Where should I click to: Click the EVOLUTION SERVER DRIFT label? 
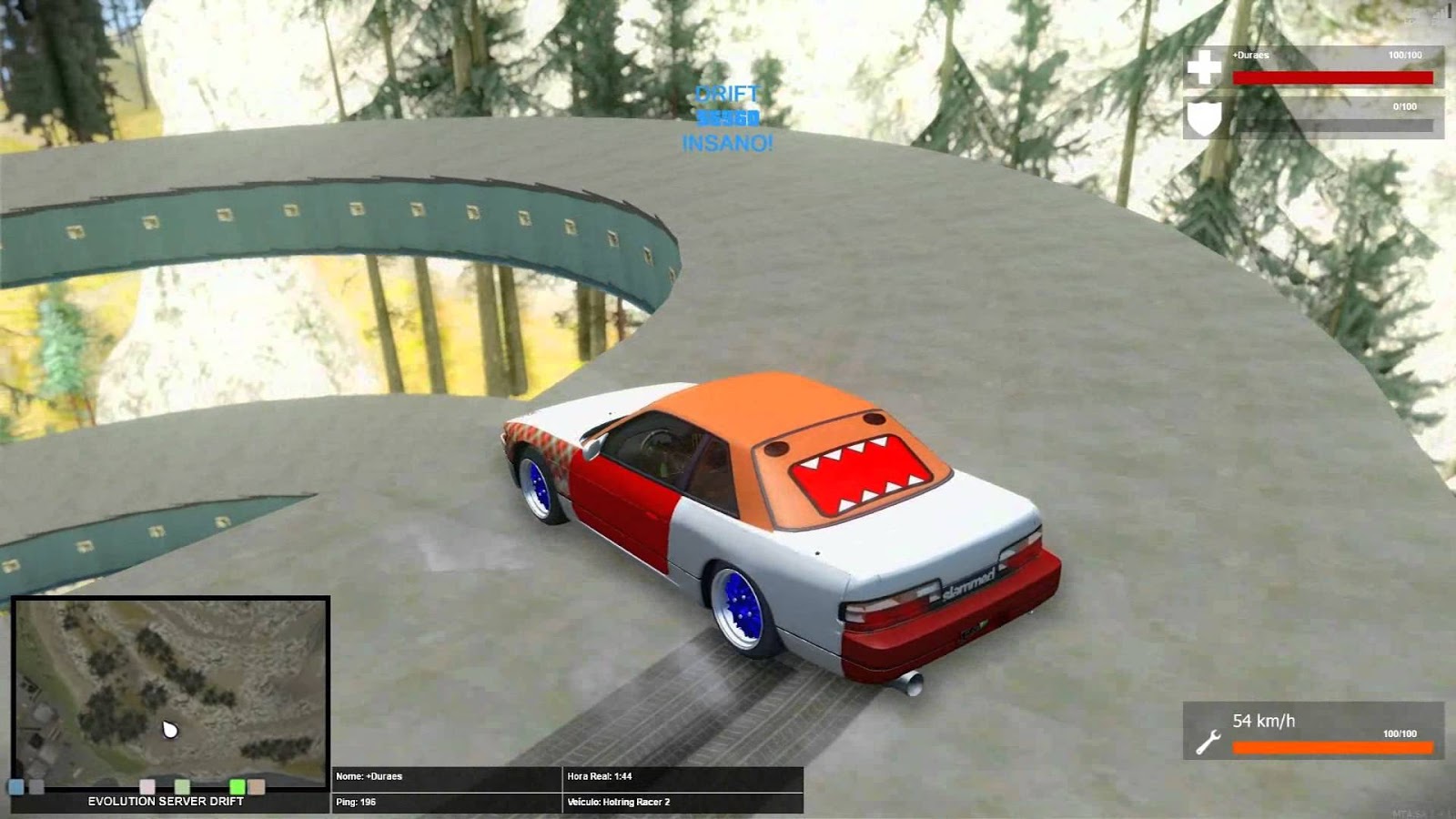(166, 799)
